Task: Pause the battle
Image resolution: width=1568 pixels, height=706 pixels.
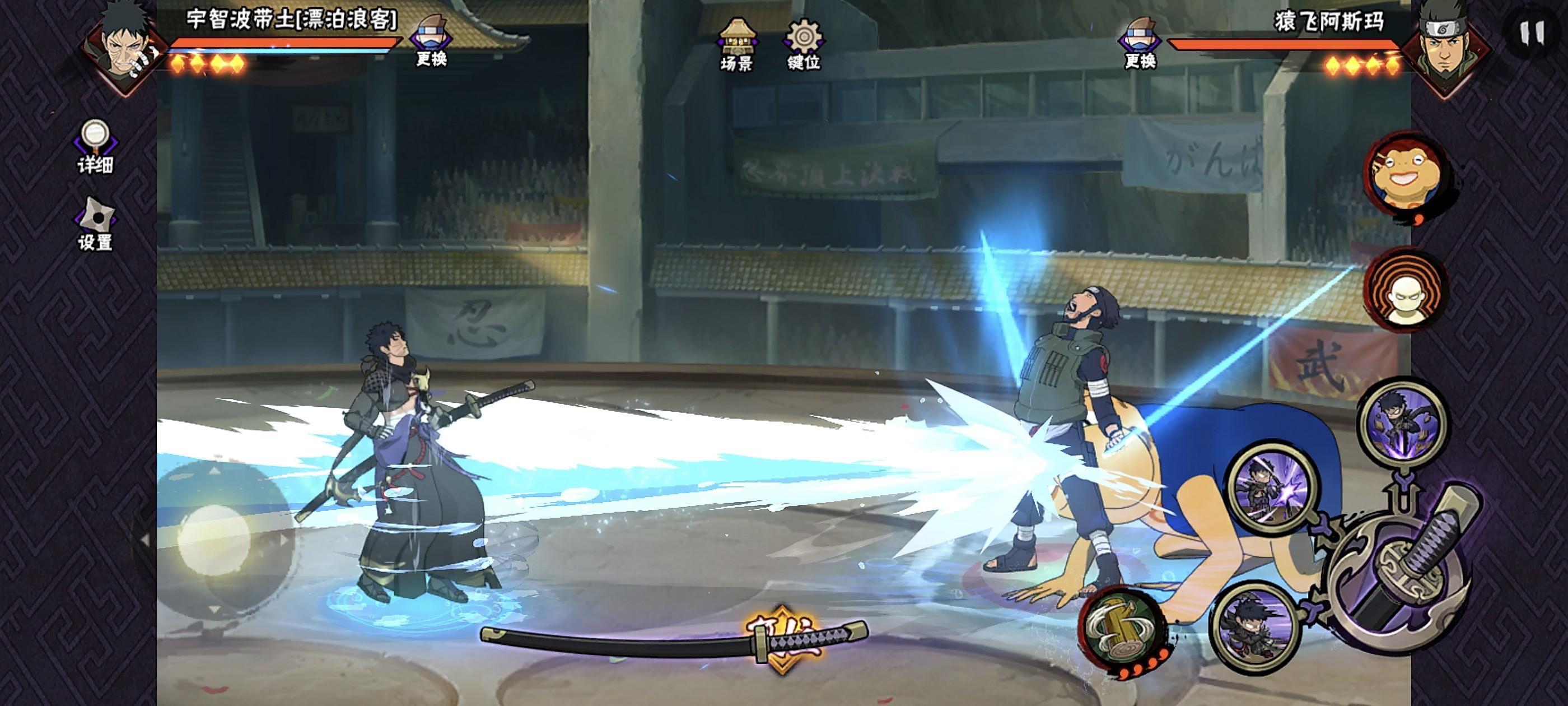Action: 1531,34
